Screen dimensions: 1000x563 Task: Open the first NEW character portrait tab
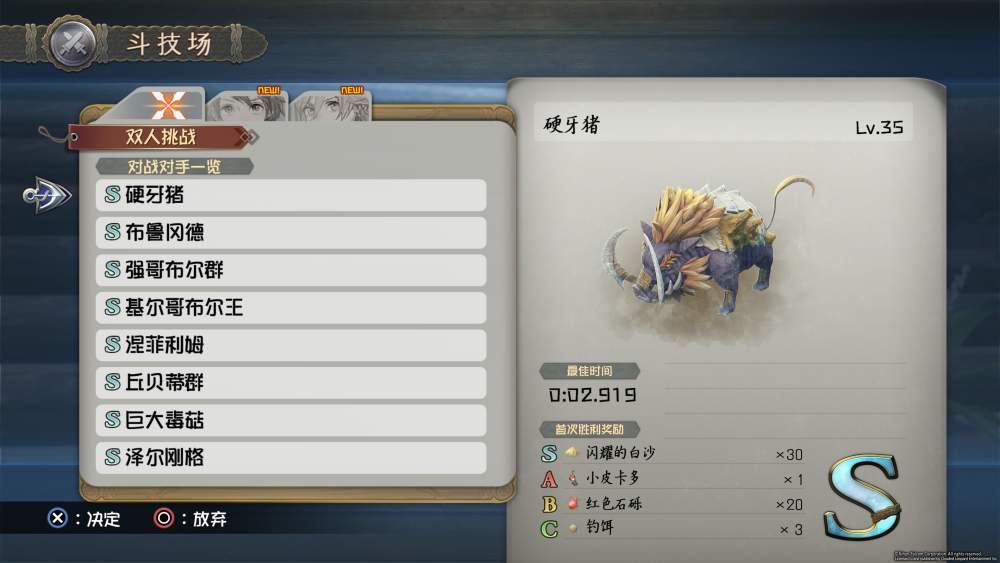(x=248, y=105)
